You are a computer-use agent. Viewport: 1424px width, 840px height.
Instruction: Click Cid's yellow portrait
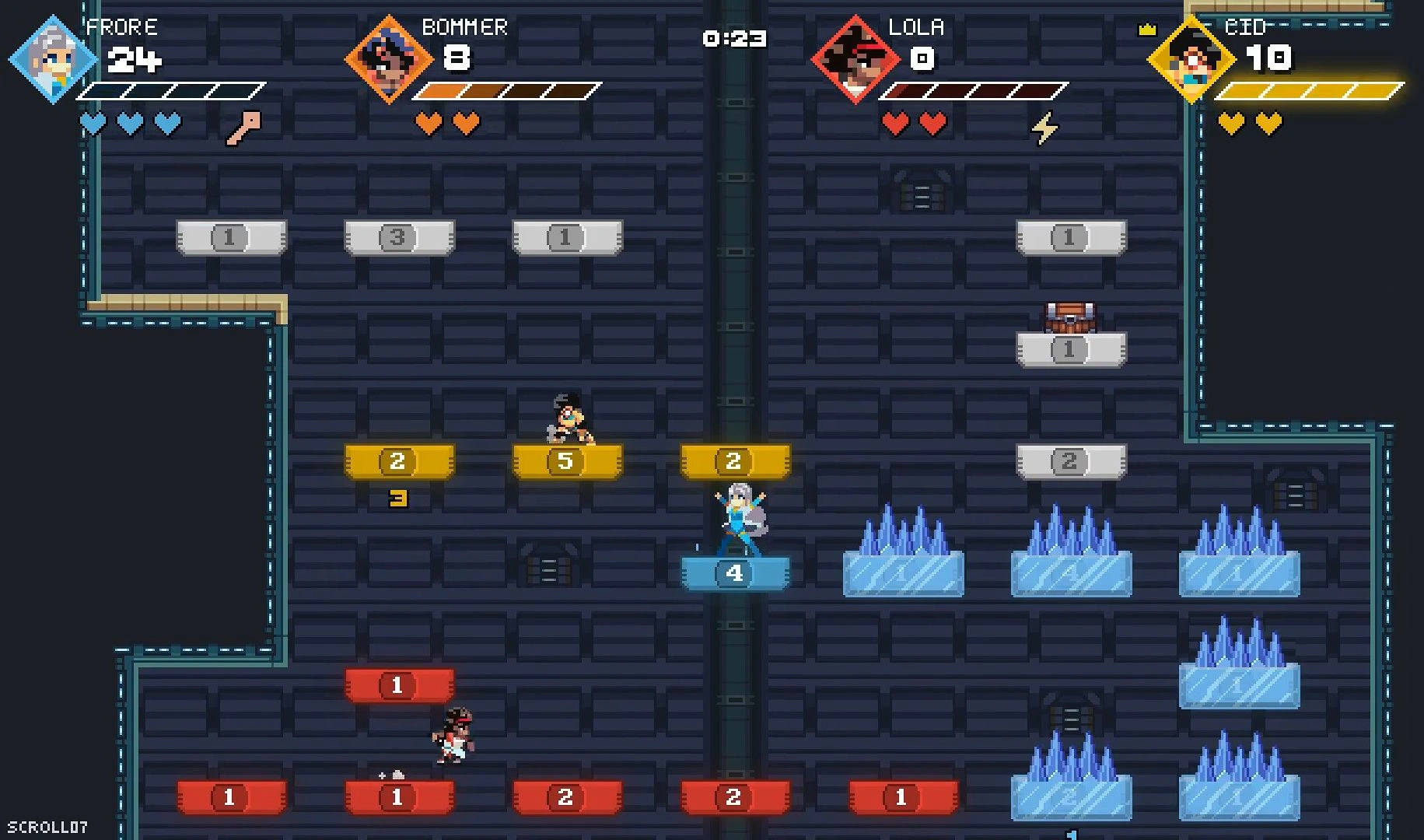[1191, 59]
